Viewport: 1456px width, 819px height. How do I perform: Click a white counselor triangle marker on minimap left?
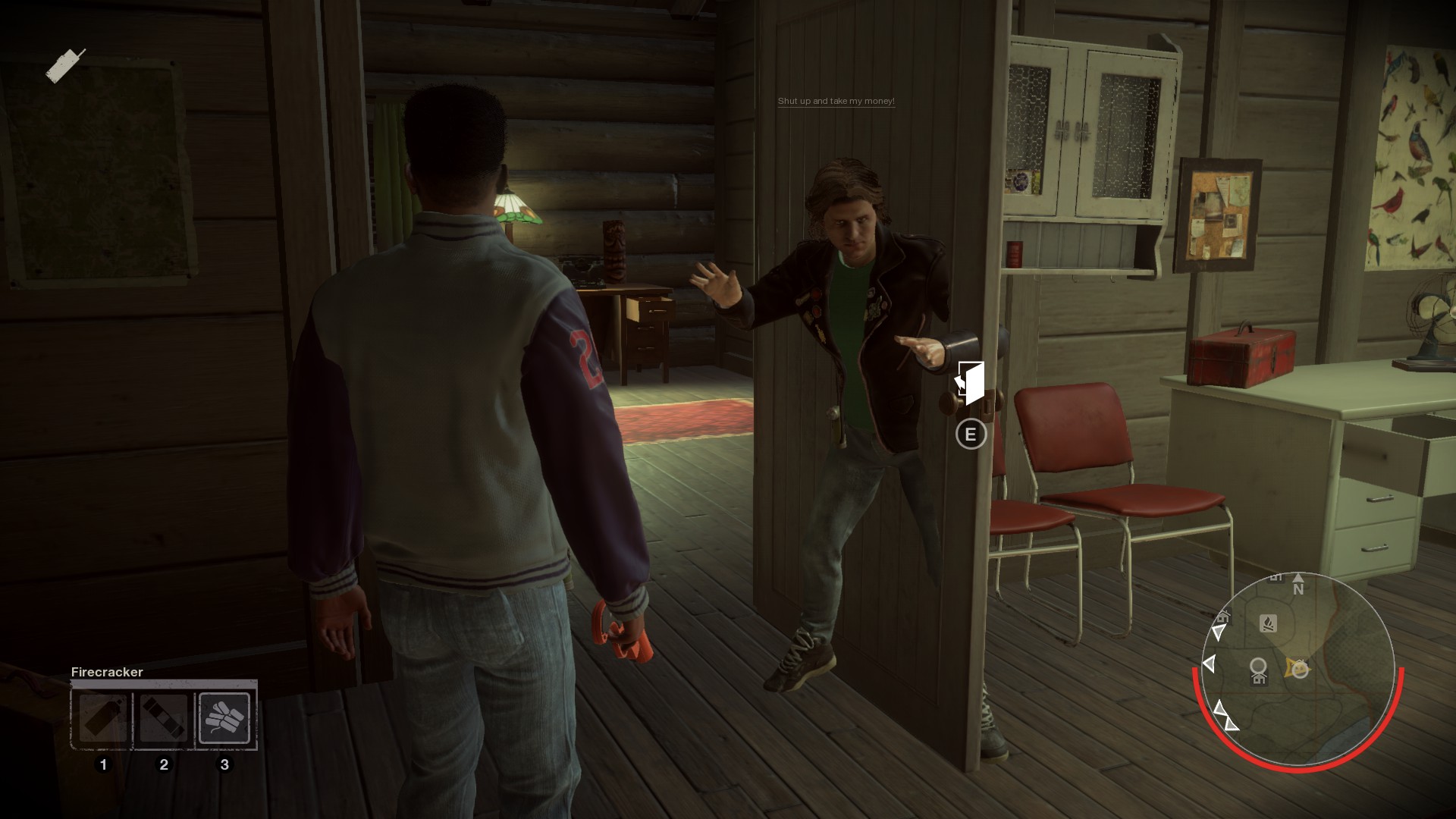pyautogui.click(x=1208, y=663)
